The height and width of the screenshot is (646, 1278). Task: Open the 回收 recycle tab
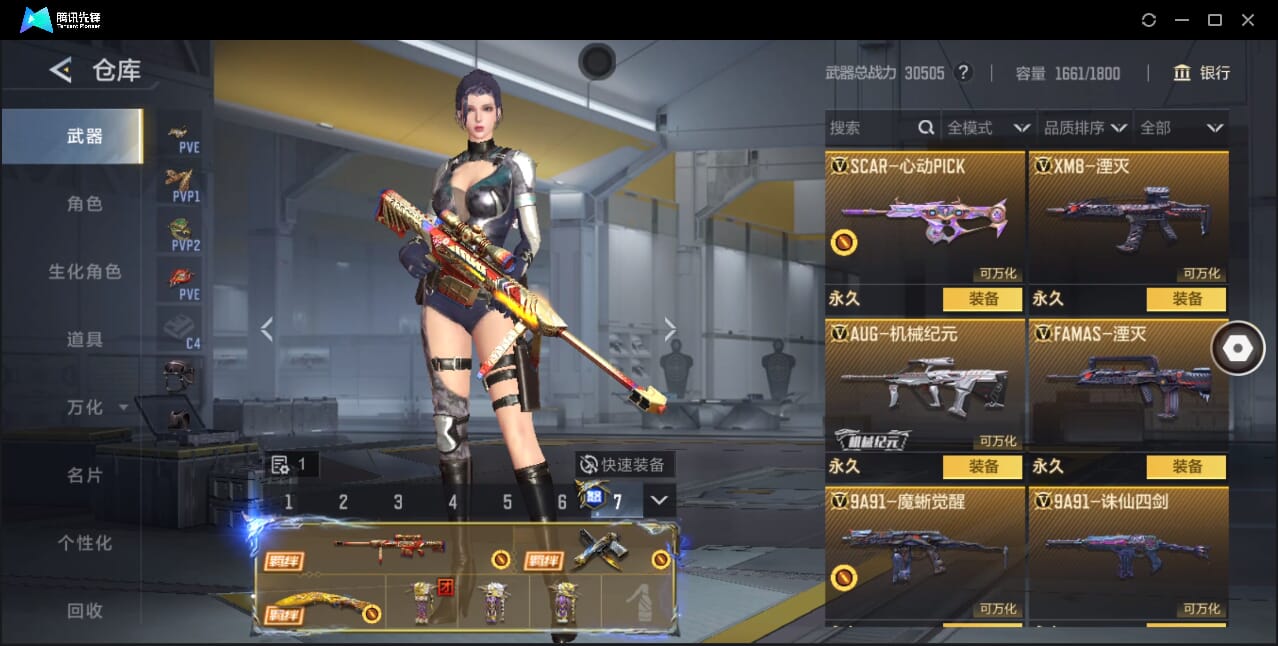tap(85, 611)
